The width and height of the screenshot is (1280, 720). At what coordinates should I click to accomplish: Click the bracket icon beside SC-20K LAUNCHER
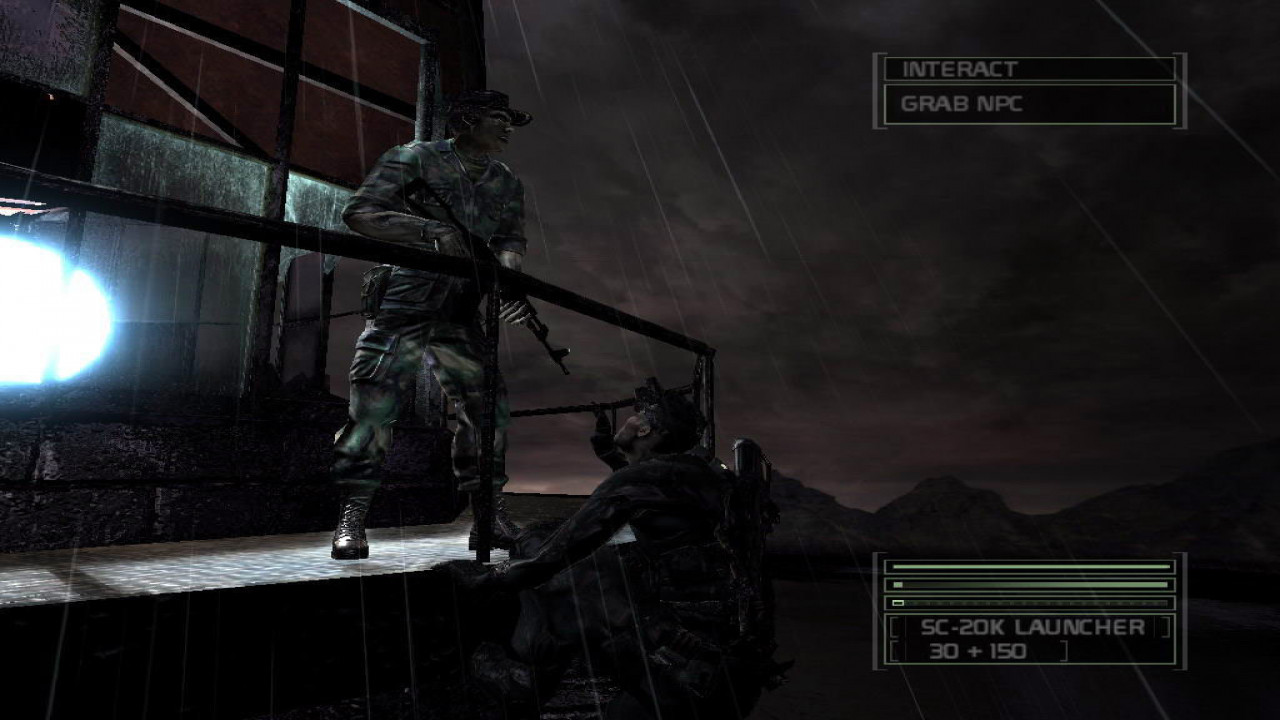[899, 629]
